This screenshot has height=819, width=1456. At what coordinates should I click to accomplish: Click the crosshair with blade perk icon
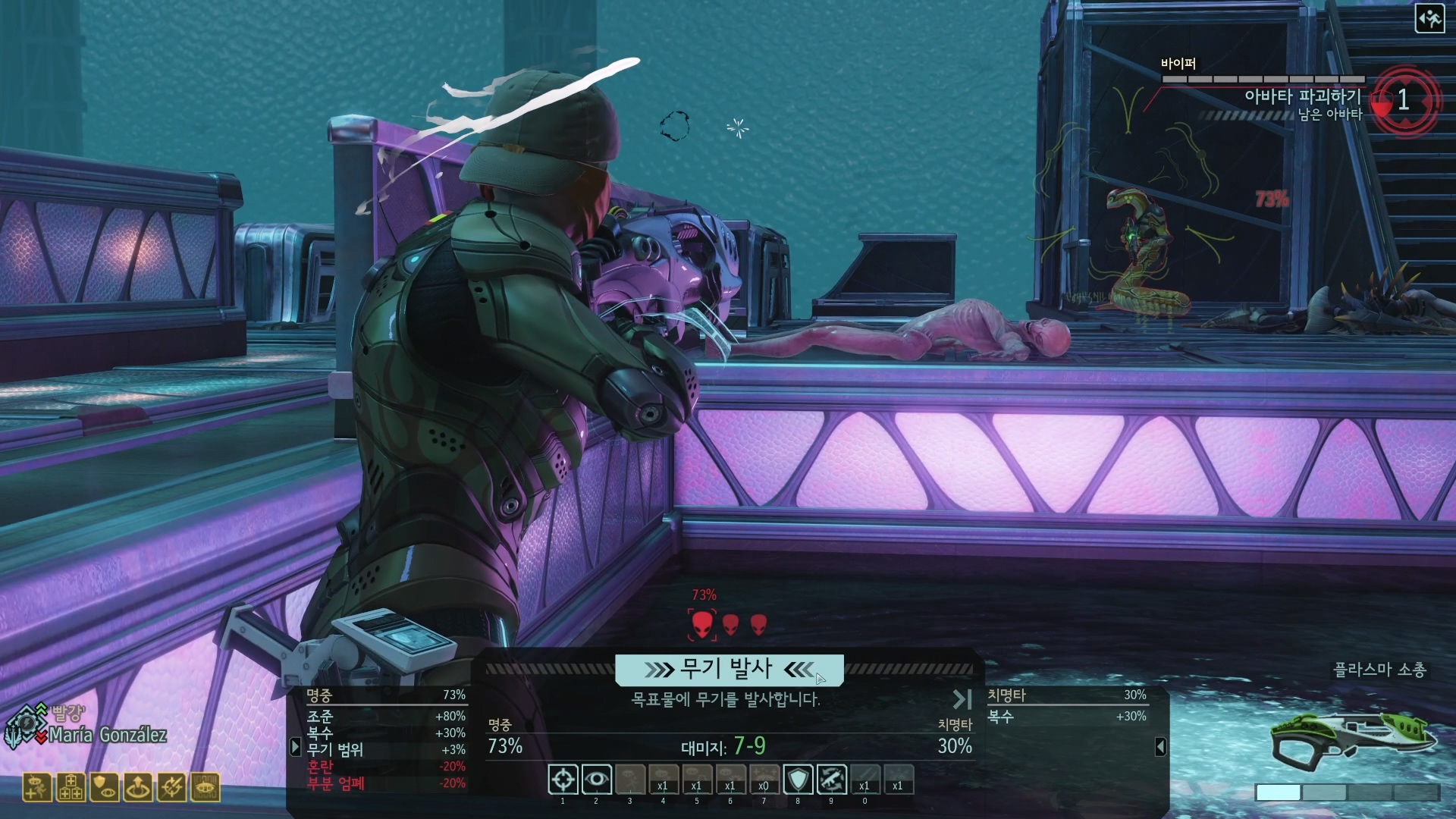171,788
